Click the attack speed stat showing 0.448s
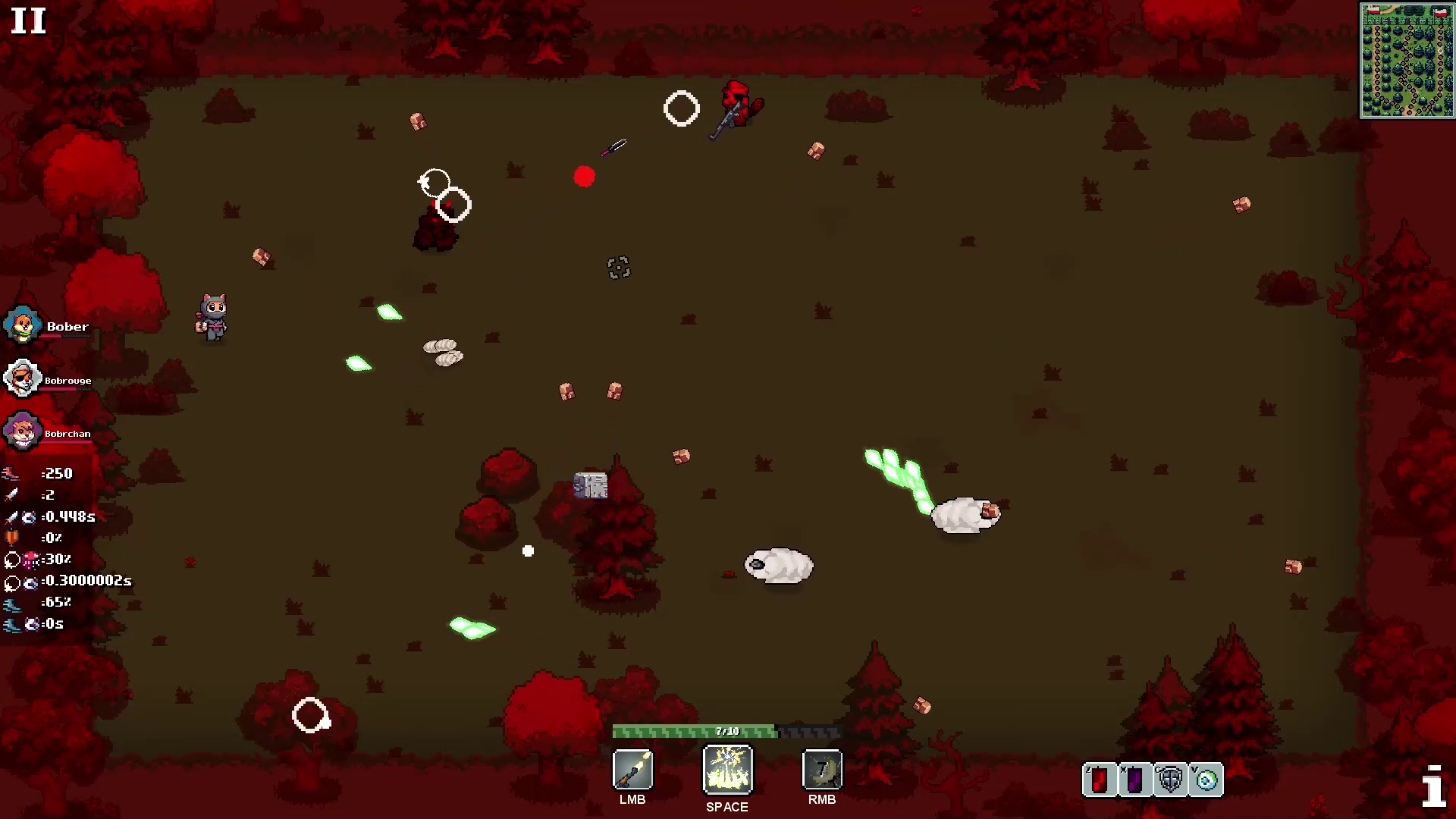The image size is (1456, 819). pos(11,516)
